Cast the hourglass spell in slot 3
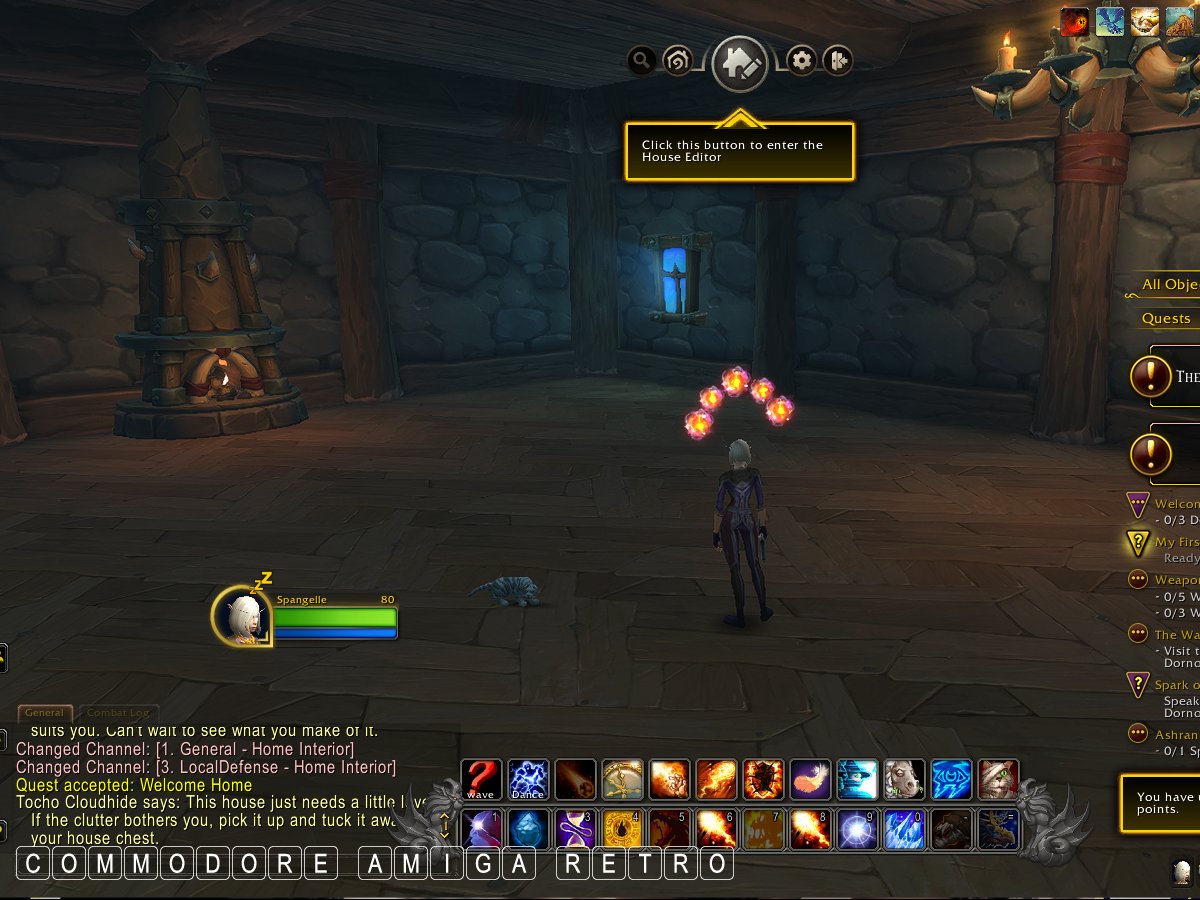The image size is (1200, 900). (x=575, y=829)
